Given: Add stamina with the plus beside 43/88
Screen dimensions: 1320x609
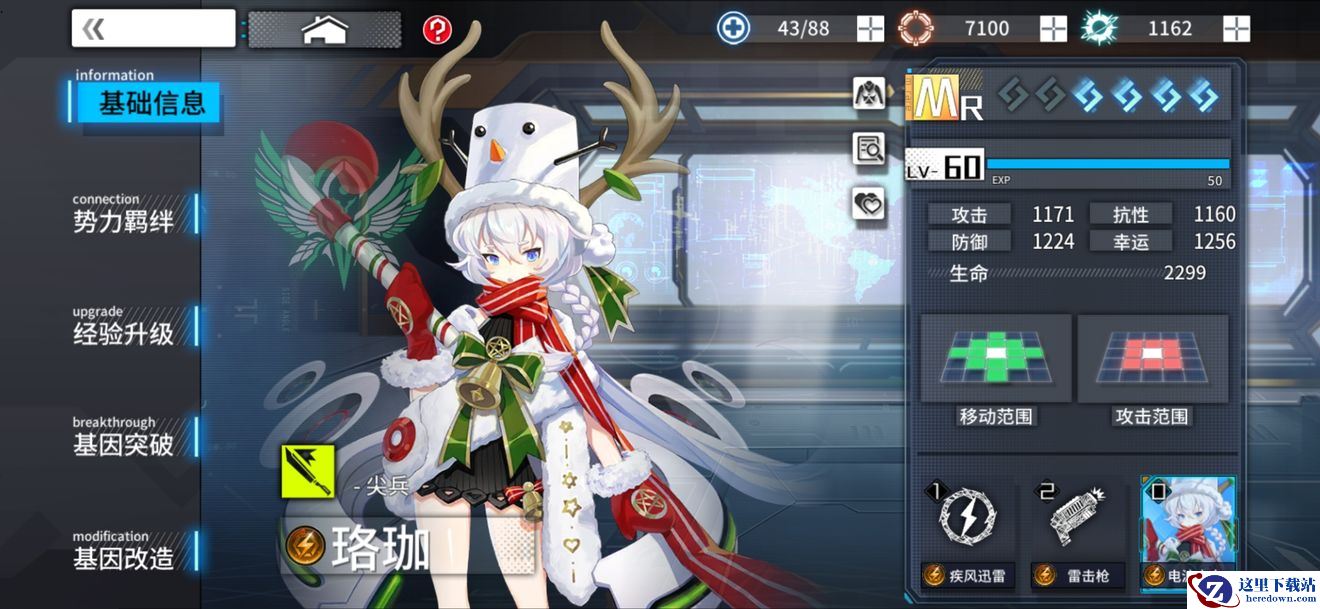Looking at the screenshot, I should click(870, 29).
